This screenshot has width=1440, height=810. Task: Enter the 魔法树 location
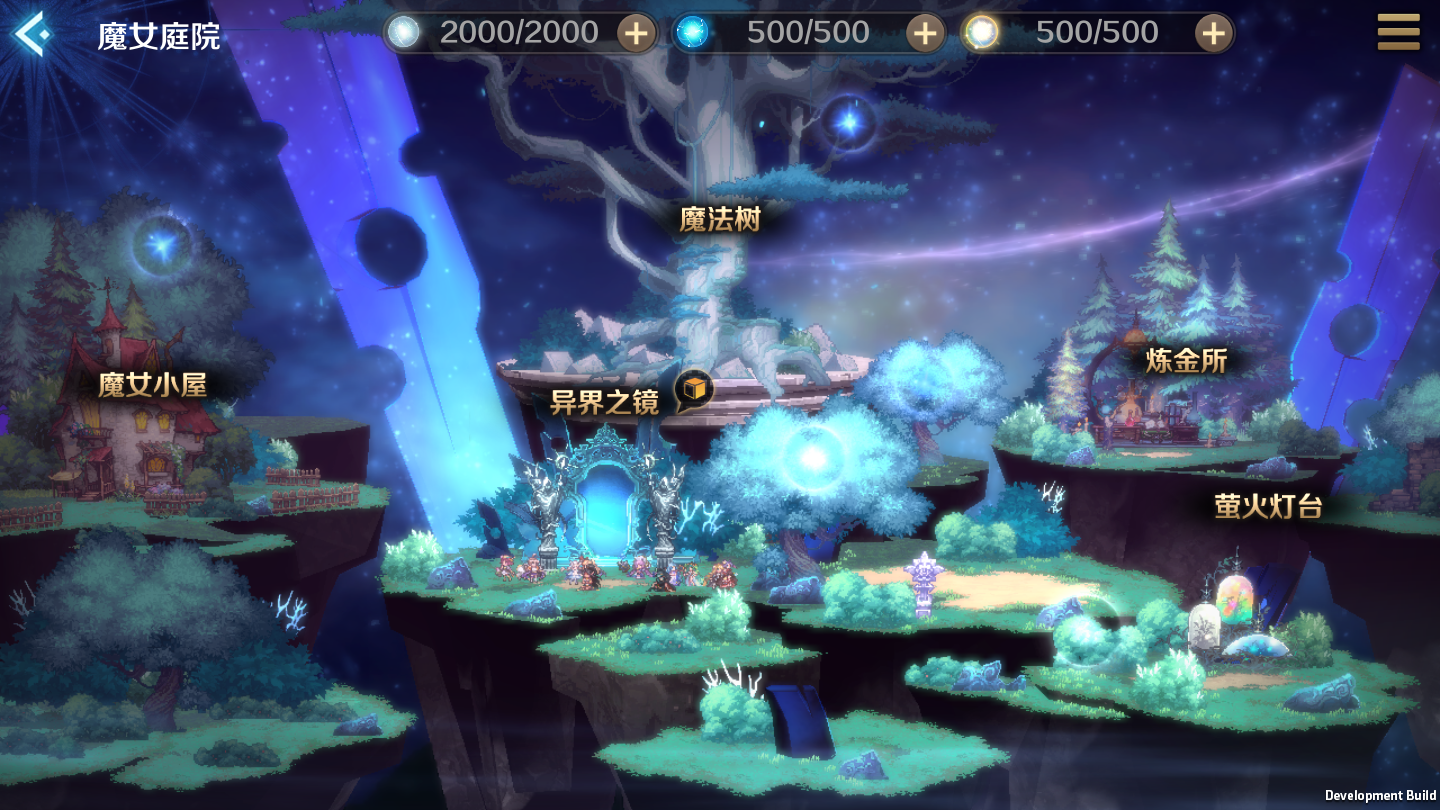(720, 219)
